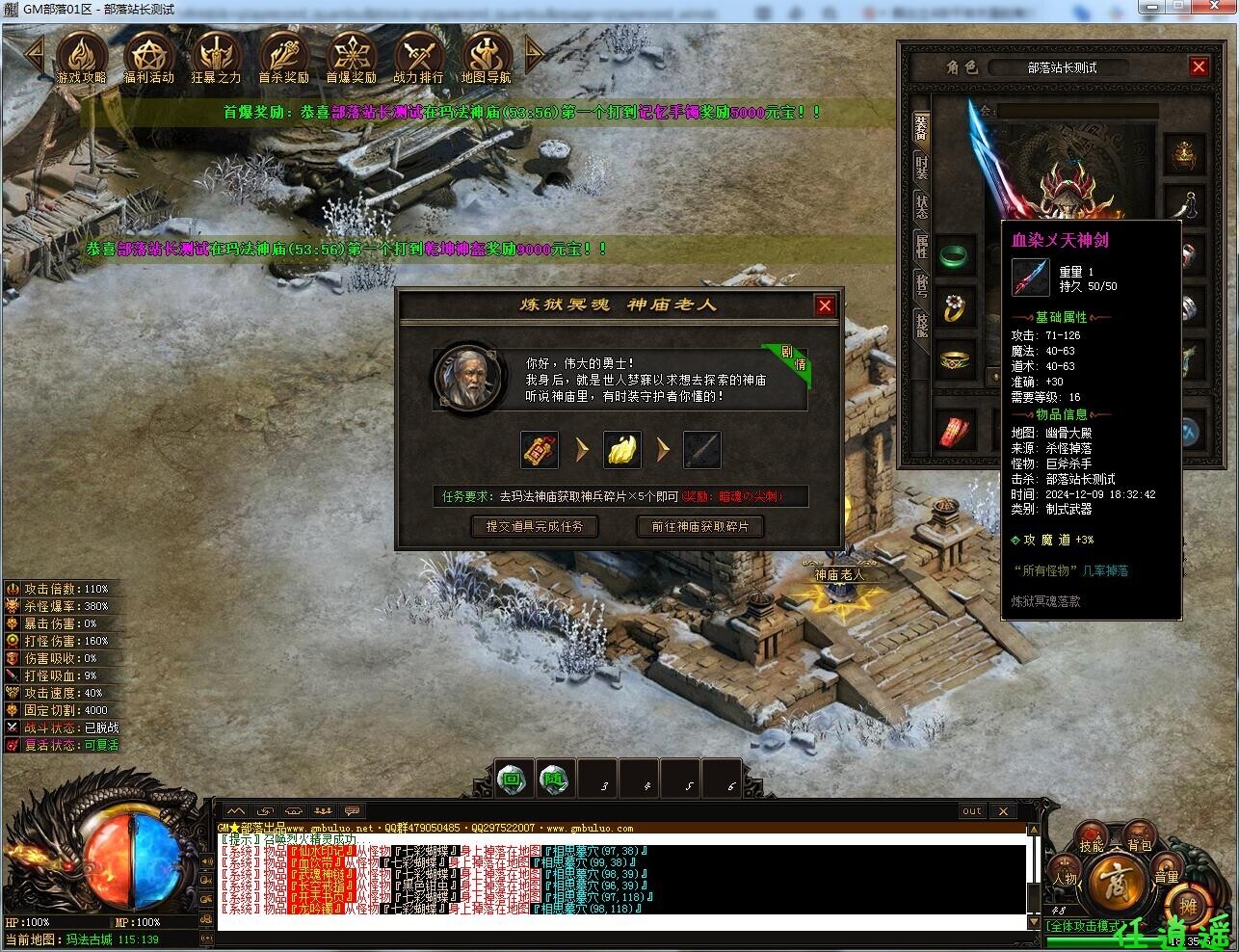This screenshot has height=952, width=1239.
Task: Click the left chevron beside shop button
Action: pyautogui.click(x=1080, y=885)
